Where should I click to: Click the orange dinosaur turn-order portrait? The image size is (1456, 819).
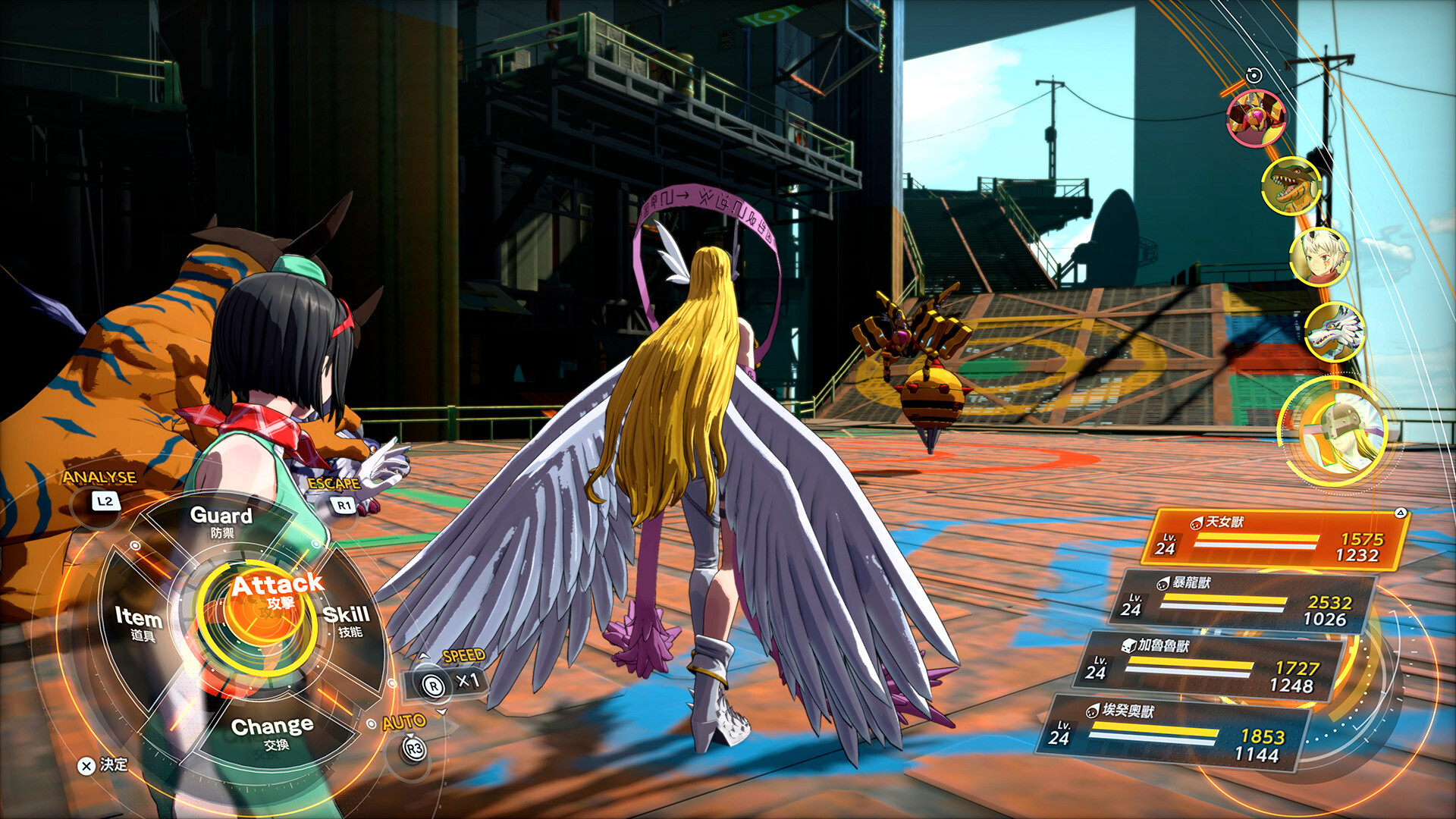pos(1291,187)
